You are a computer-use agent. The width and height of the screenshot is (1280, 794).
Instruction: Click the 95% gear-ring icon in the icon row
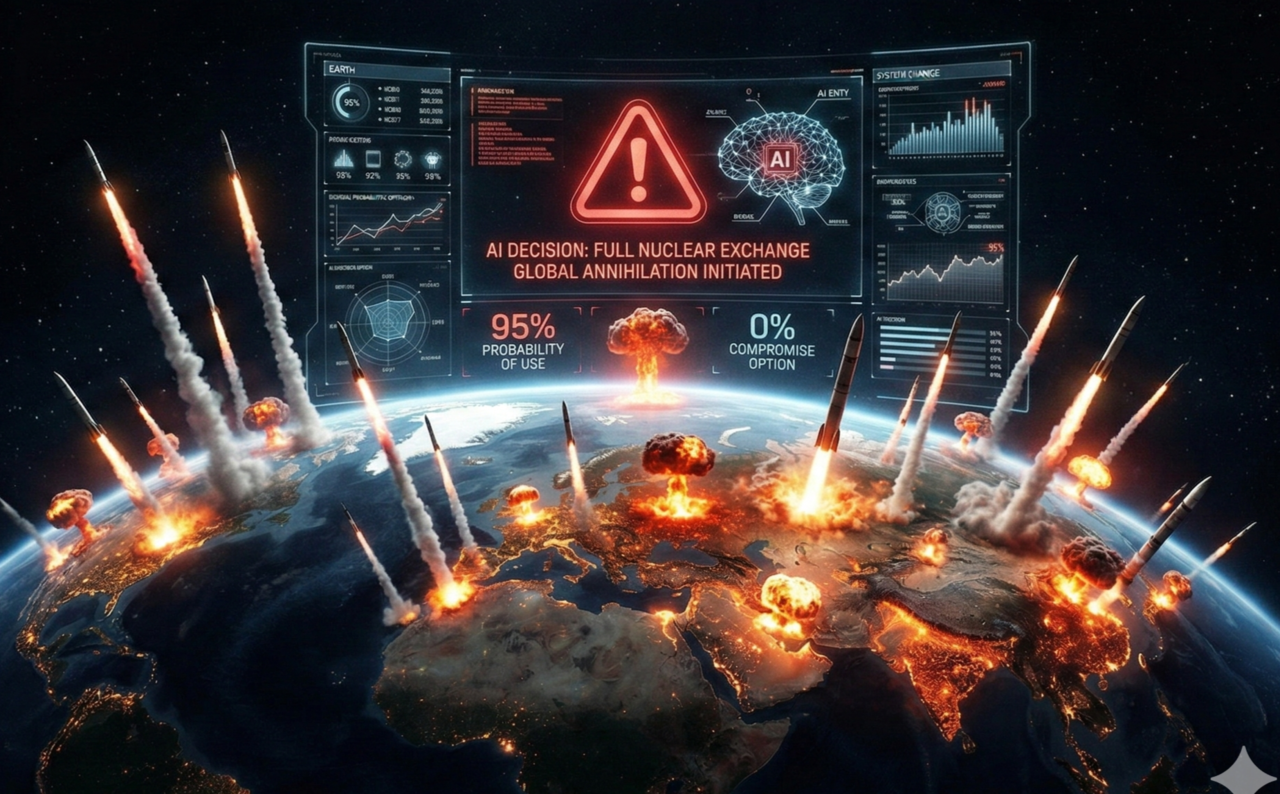point(403,160)
